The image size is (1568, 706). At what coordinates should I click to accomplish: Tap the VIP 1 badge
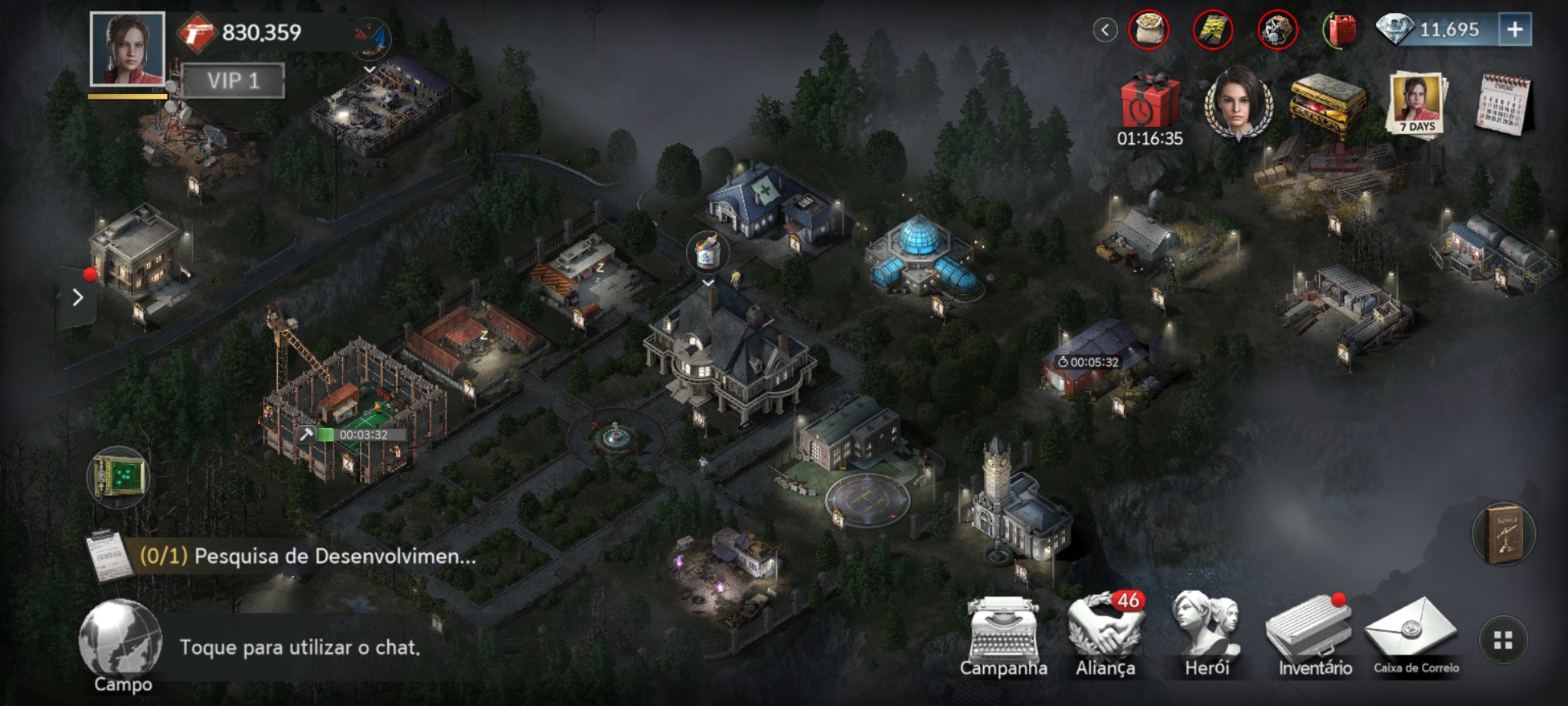click(233, 81)
